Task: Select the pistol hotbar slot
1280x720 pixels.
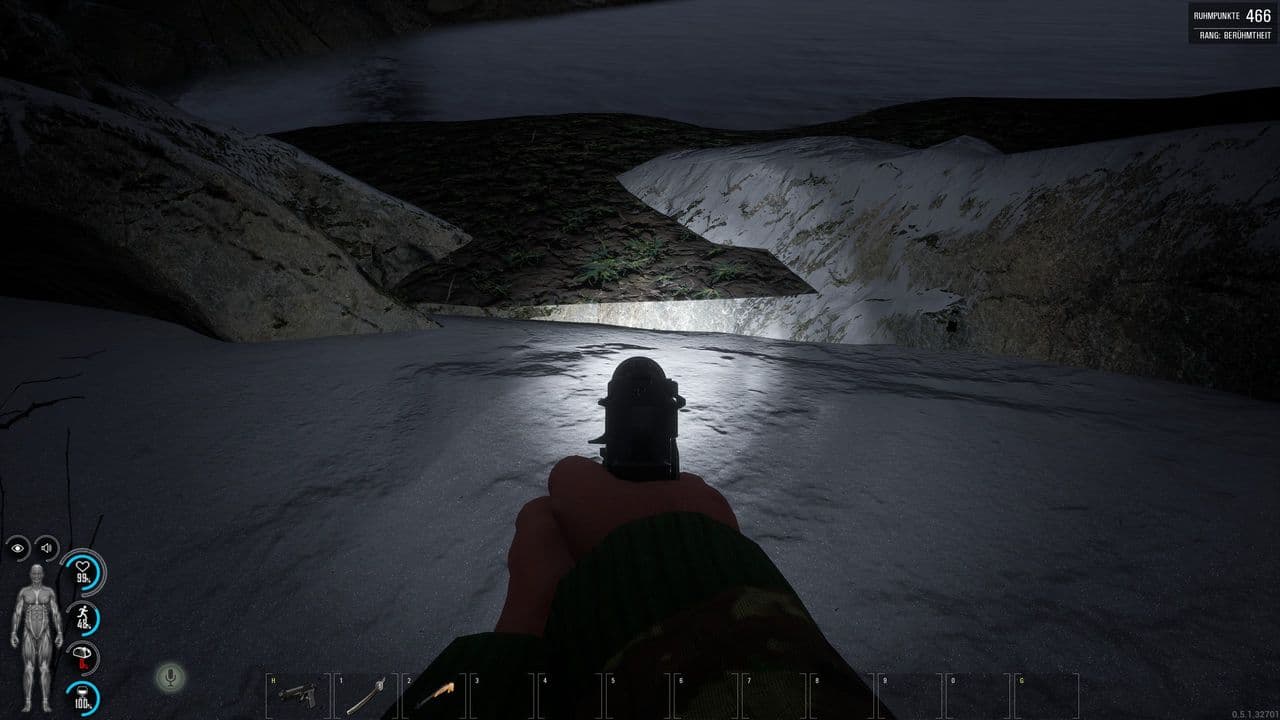Action: pyautogui.click(x=297, y=694)
